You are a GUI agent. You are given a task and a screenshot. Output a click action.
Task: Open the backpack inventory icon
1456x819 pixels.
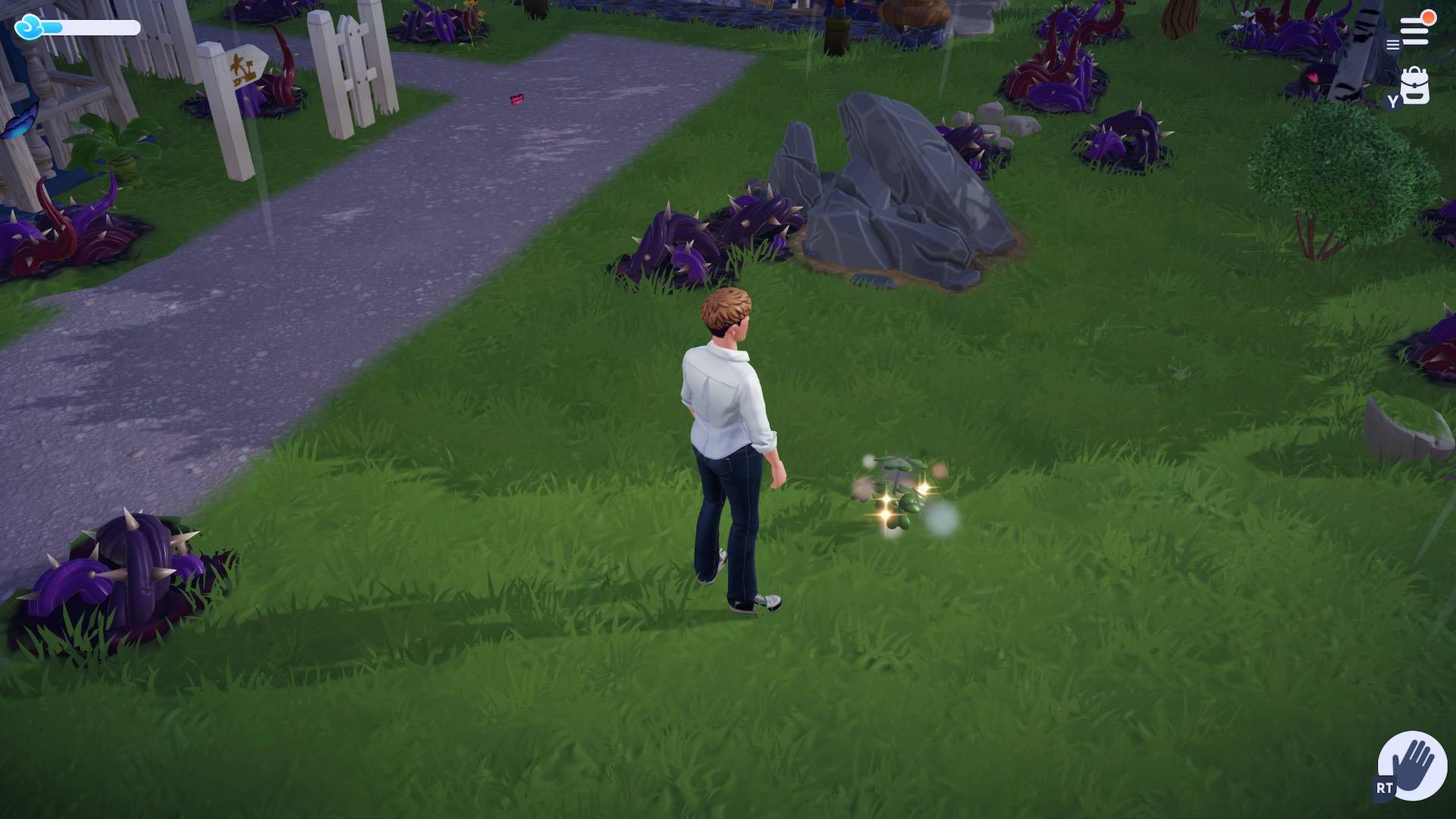tap(1415, 85)
